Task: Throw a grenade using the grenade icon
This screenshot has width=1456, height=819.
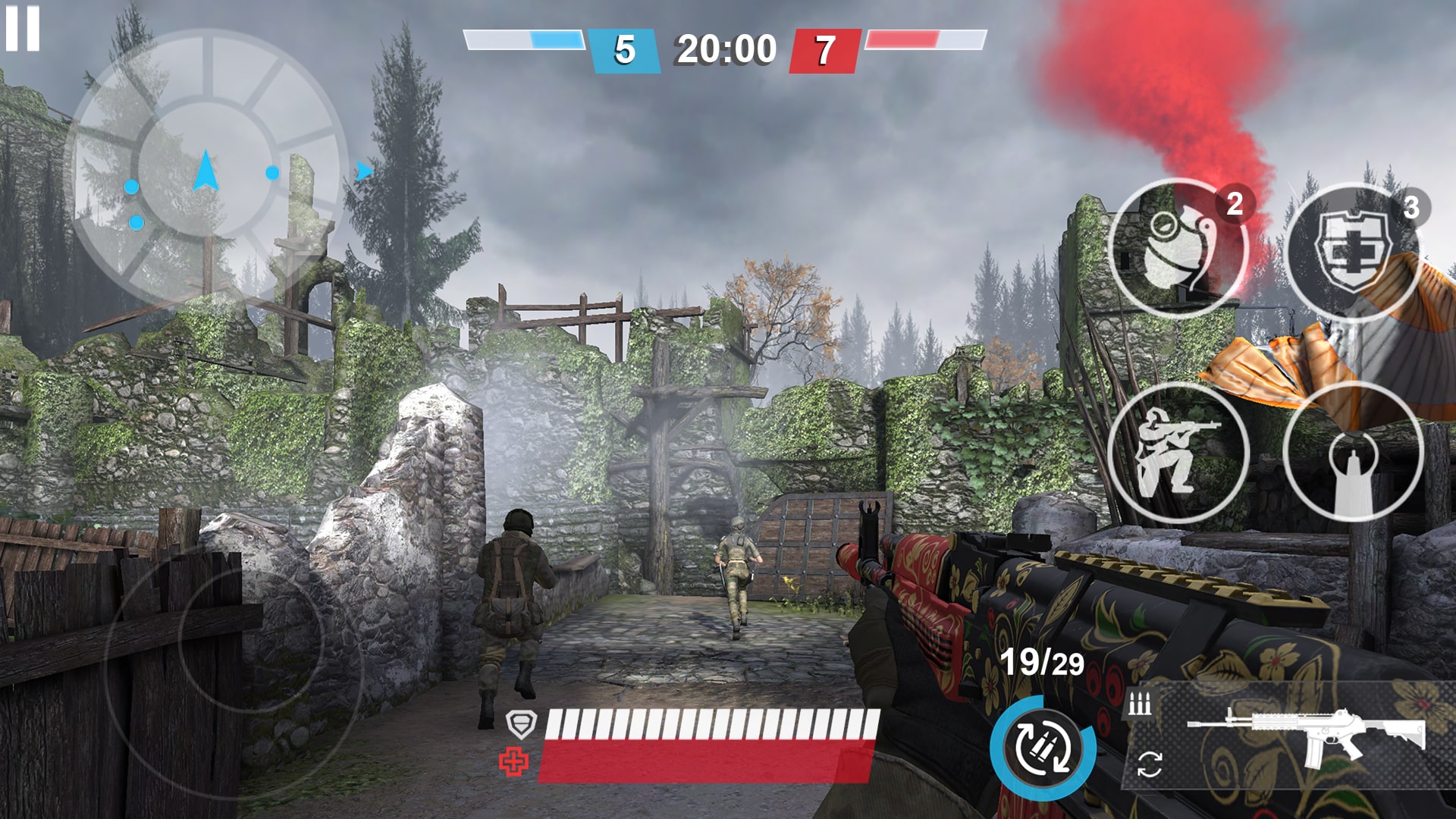Action: [x=1176, y=250]
